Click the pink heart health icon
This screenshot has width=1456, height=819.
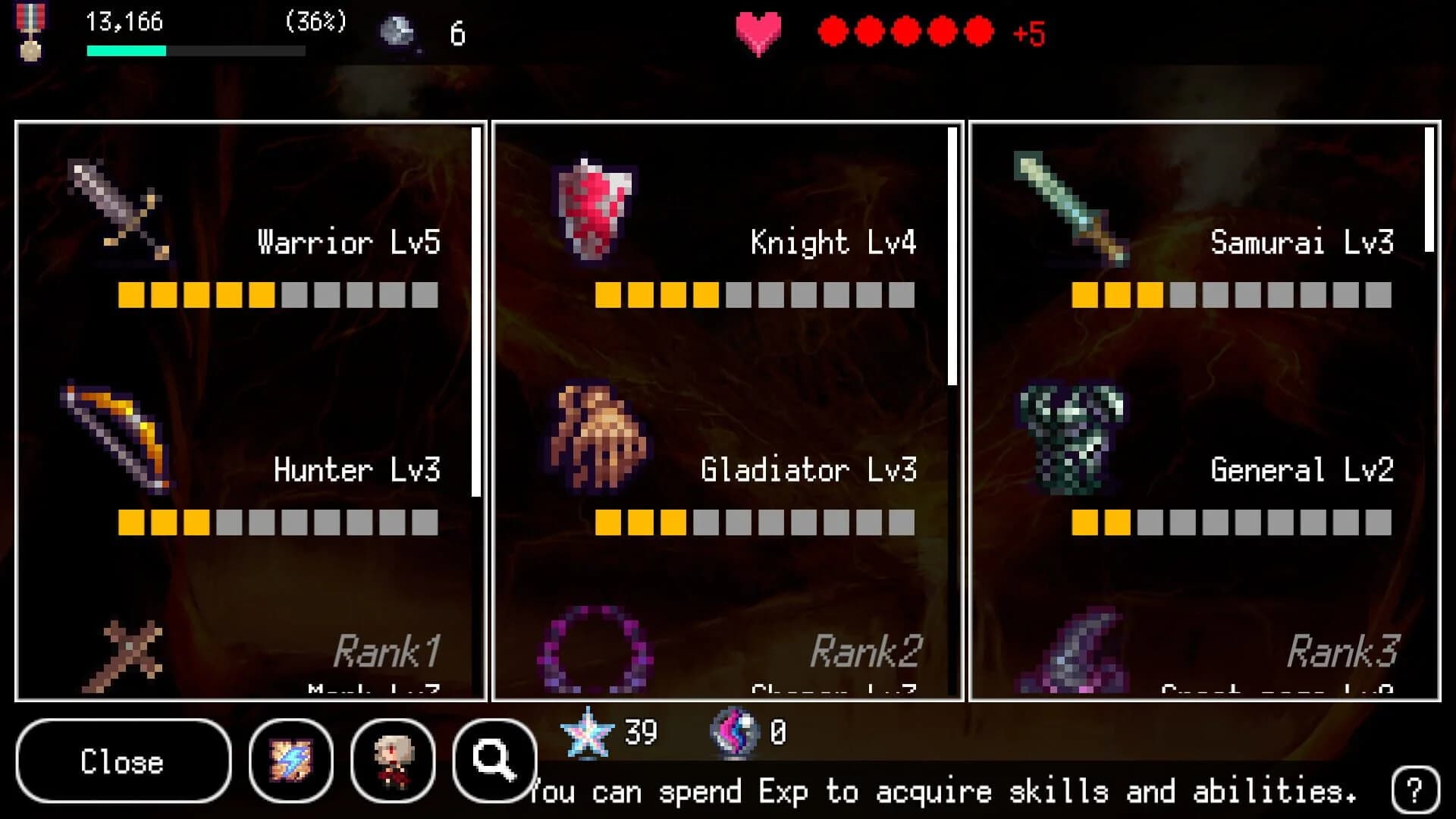point(757,30)
